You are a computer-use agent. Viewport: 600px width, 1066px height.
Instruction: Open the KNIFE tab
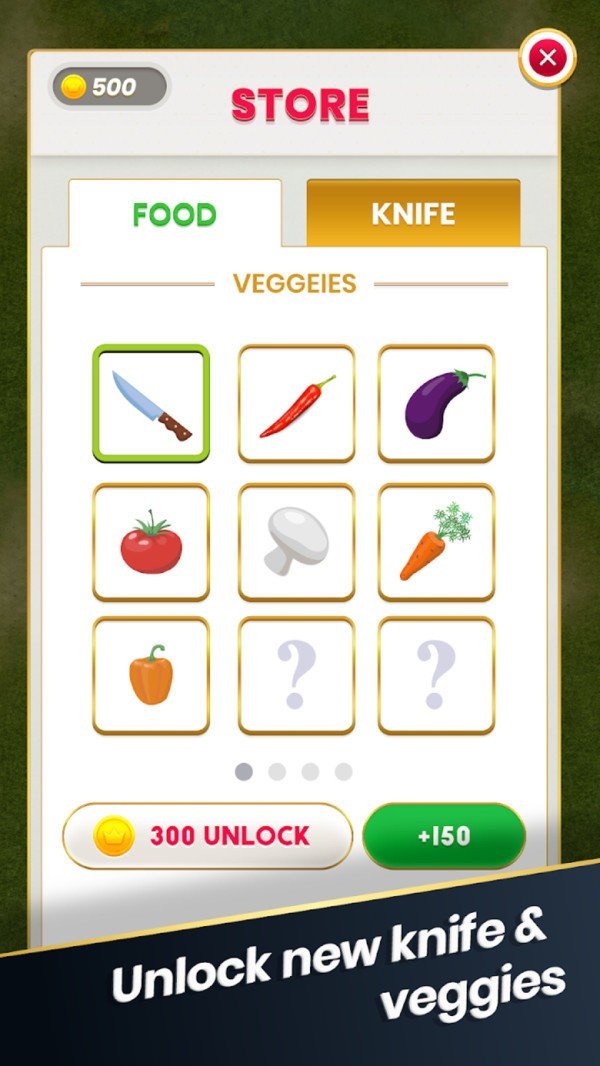pos(413,213)
